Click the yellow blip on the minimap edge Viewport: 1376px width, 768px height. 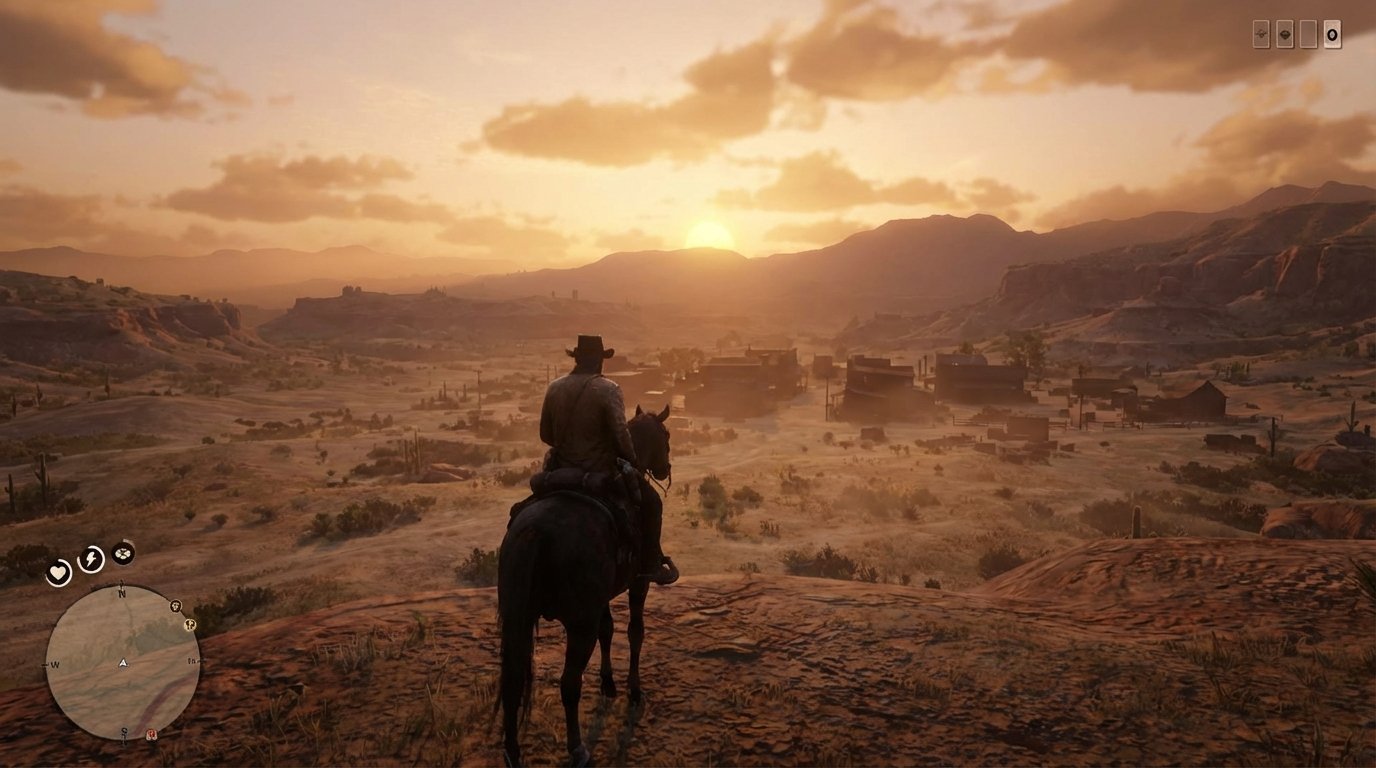point(188,626)
